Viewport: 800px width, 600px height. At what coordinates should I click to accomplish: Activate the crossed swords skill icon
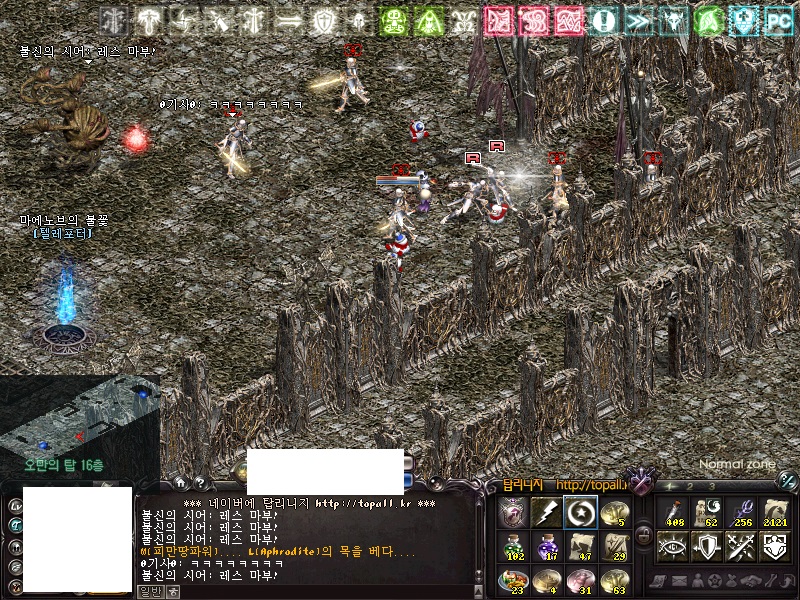pyautogui.click(x=741, y=546)
